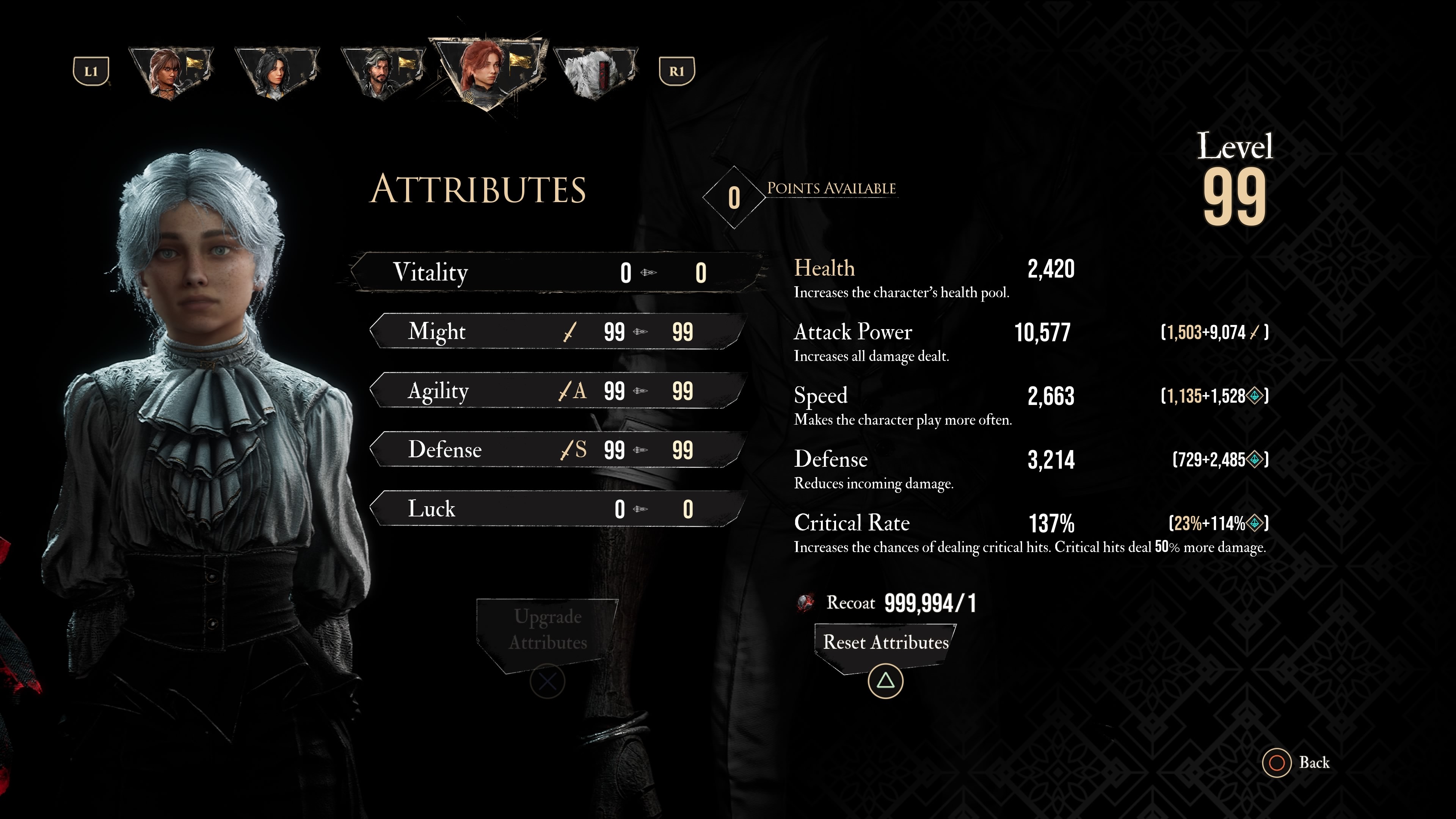Image resolution: width=1456 pixels, height=819 pixels.
Task: Select the Agility attribute row
Action: tap(557, 391)
